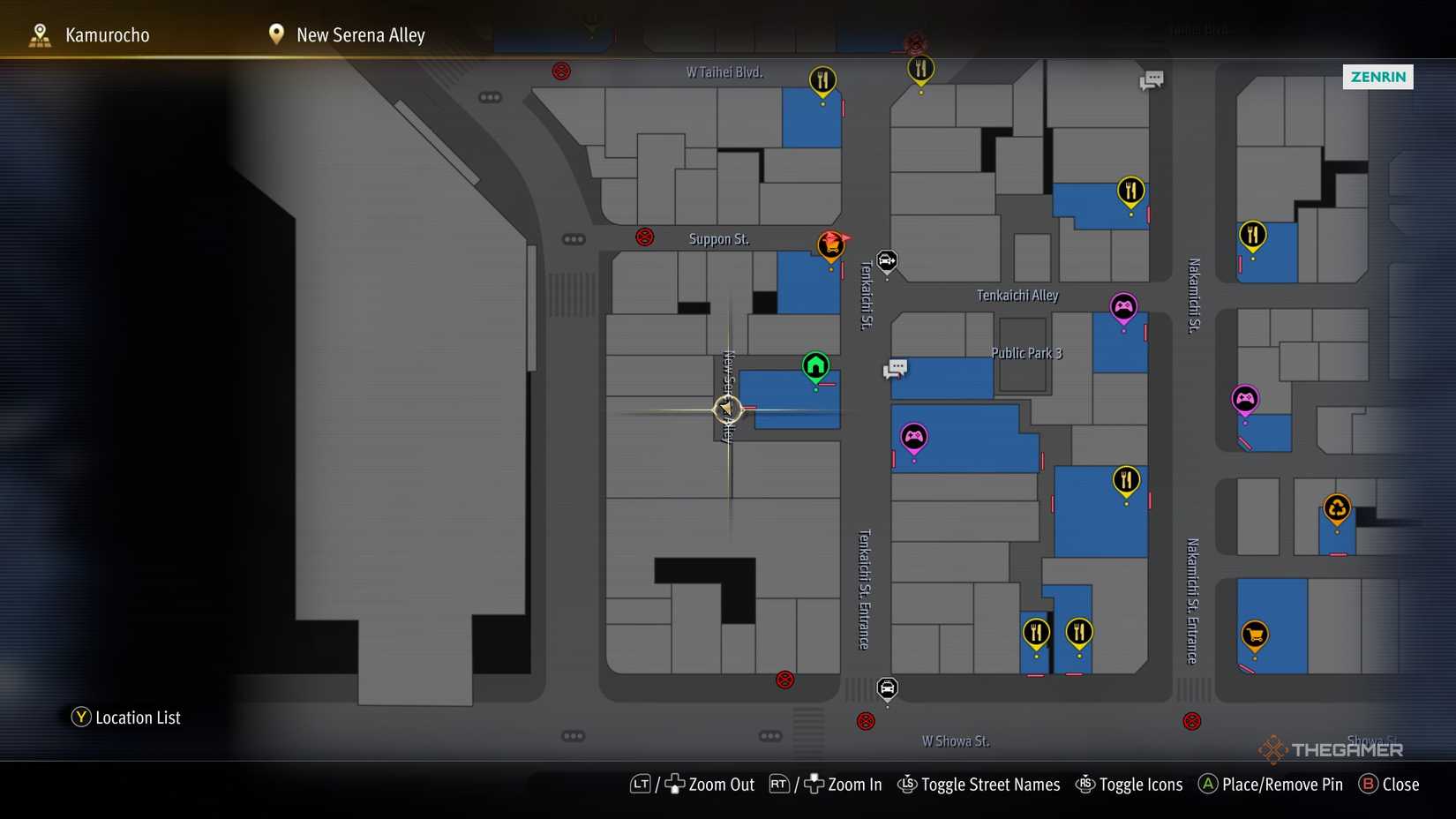
Task: Select the orange shopping cart shop icon
Action: [1254, 634]
